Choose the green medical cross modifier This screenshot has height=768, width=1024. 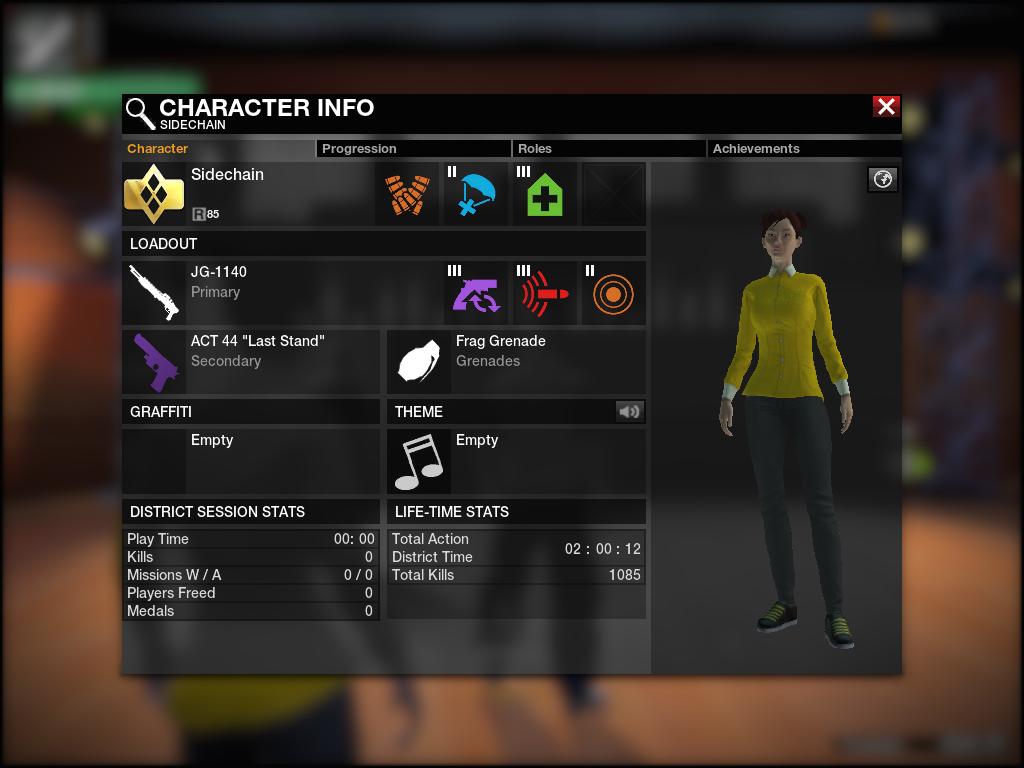pos(545,194)
